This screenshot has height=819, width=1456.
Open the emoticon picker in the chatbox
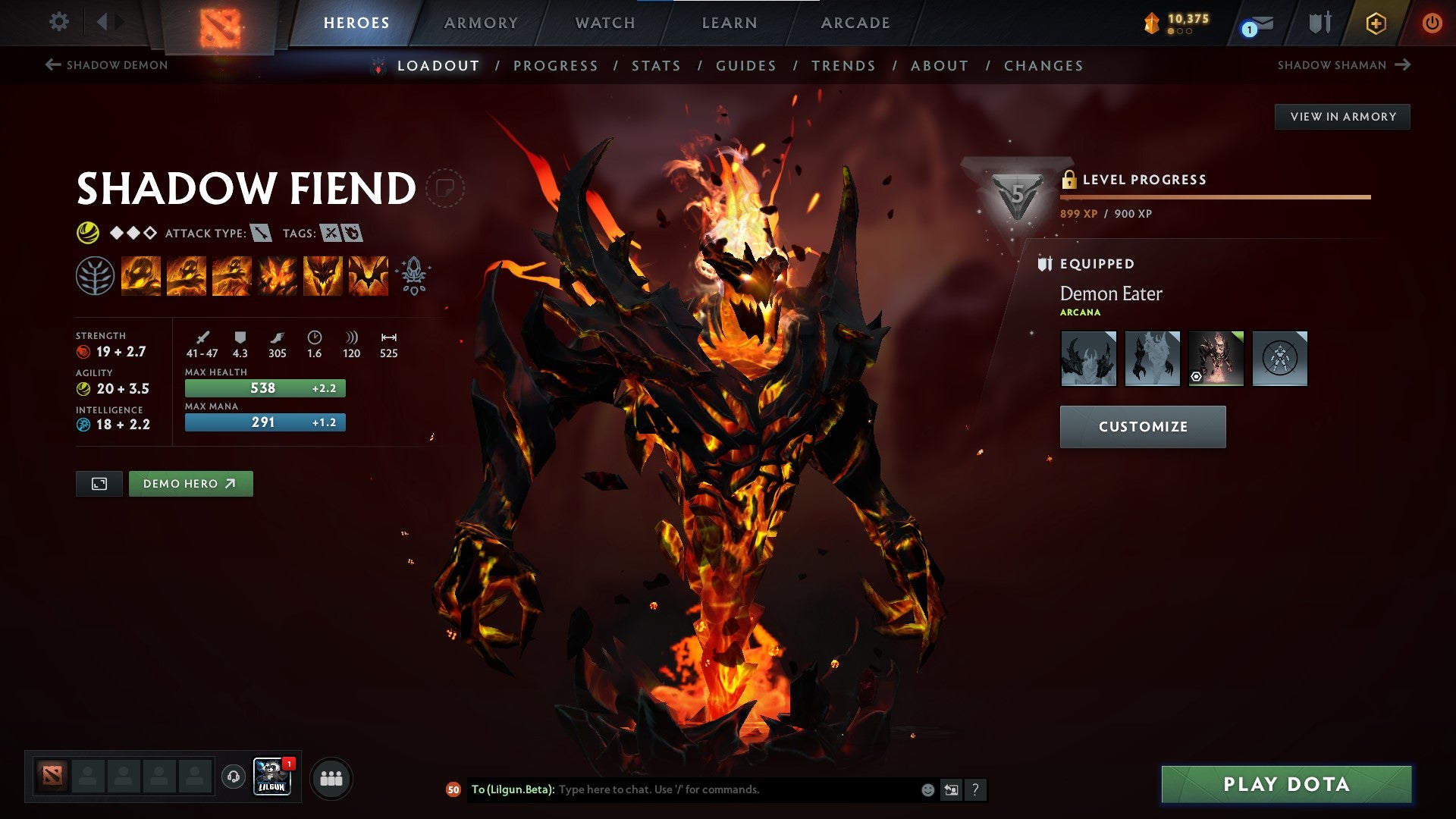[927, 789]
